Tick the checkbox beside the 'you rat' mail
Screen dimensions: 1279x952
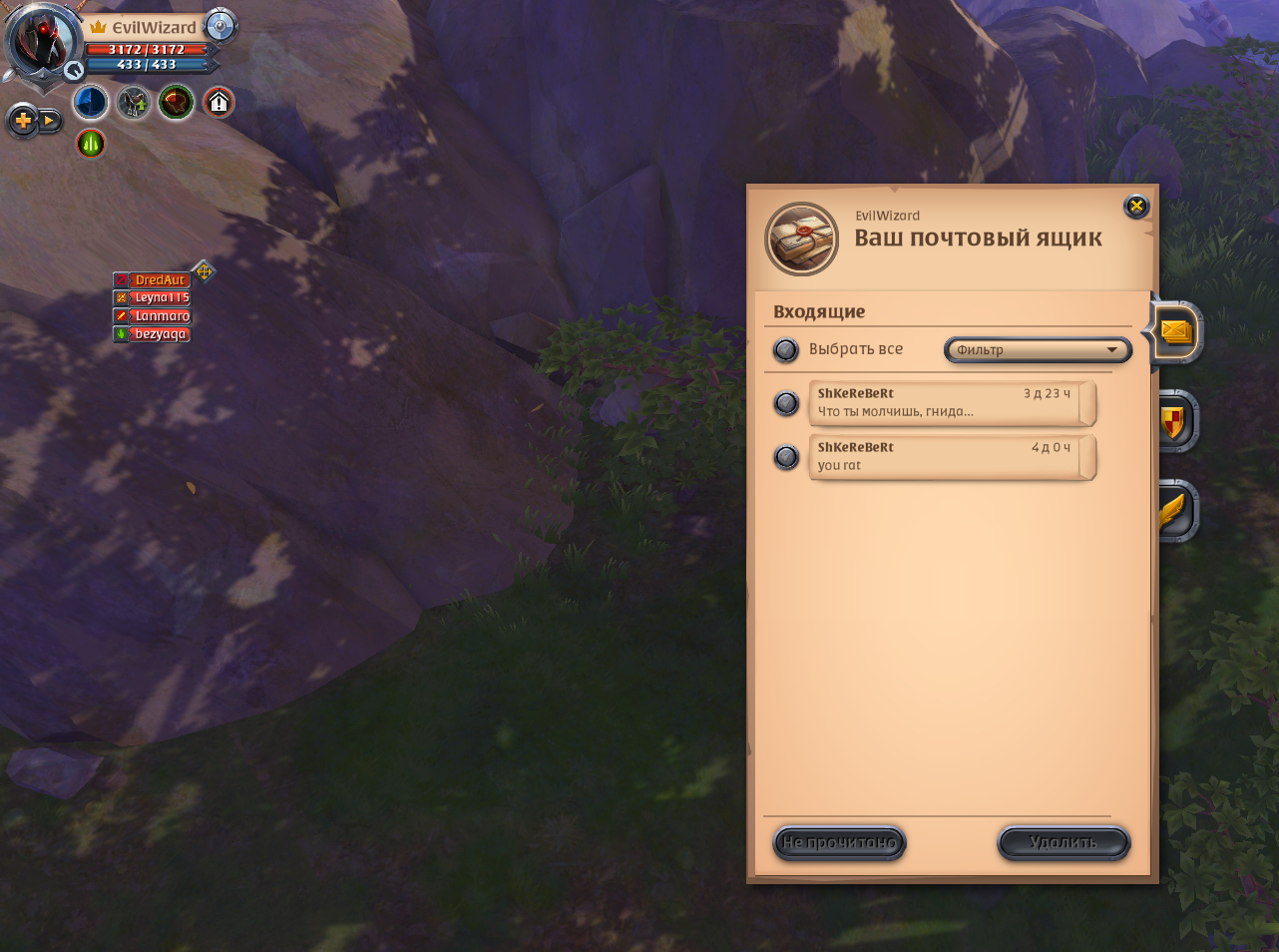pyautogui.click(x=786, y=457)
